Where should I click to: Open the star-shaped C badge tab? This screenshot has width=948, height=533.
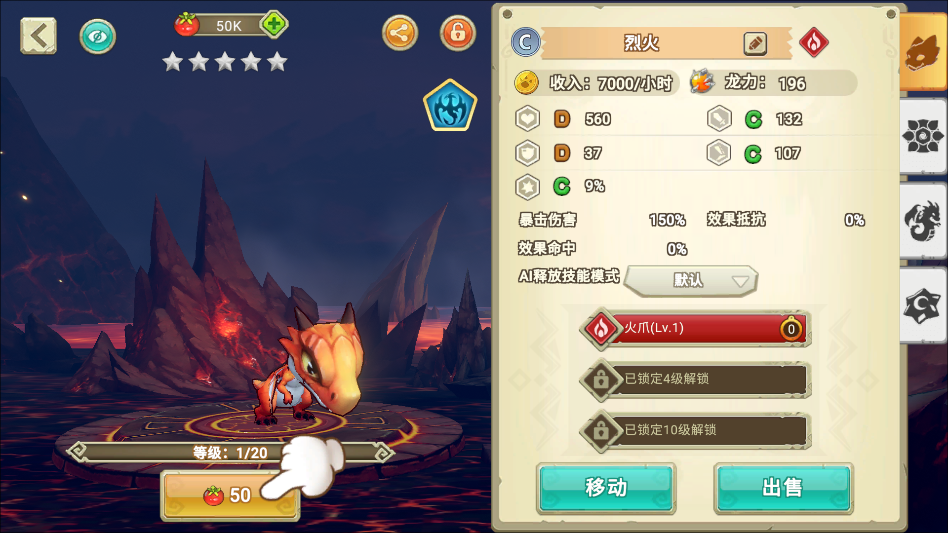pyautogui.click(x=922, y=306)
